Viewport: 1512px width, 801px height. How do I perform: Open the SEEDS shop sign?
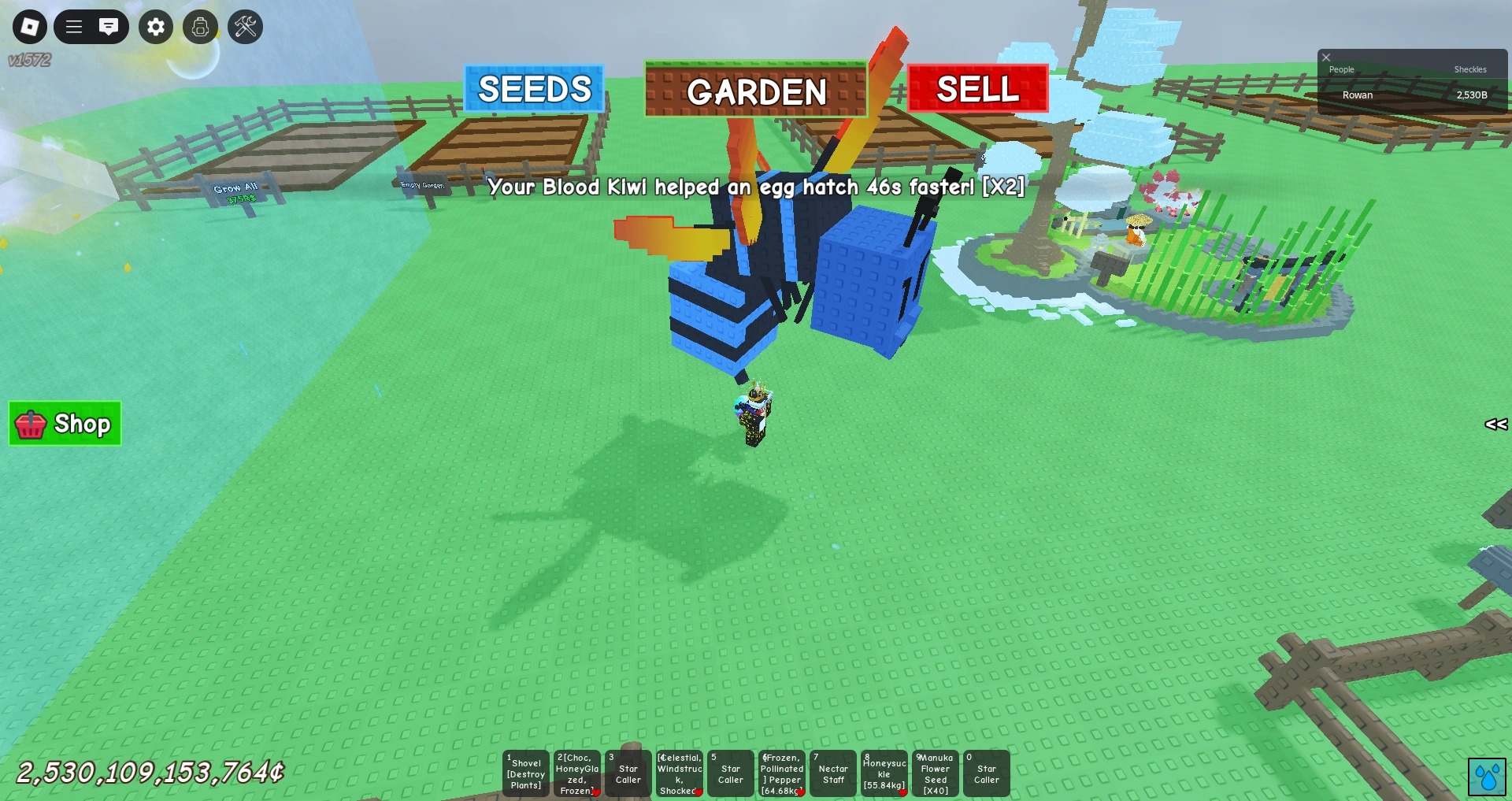pos(535,90)
